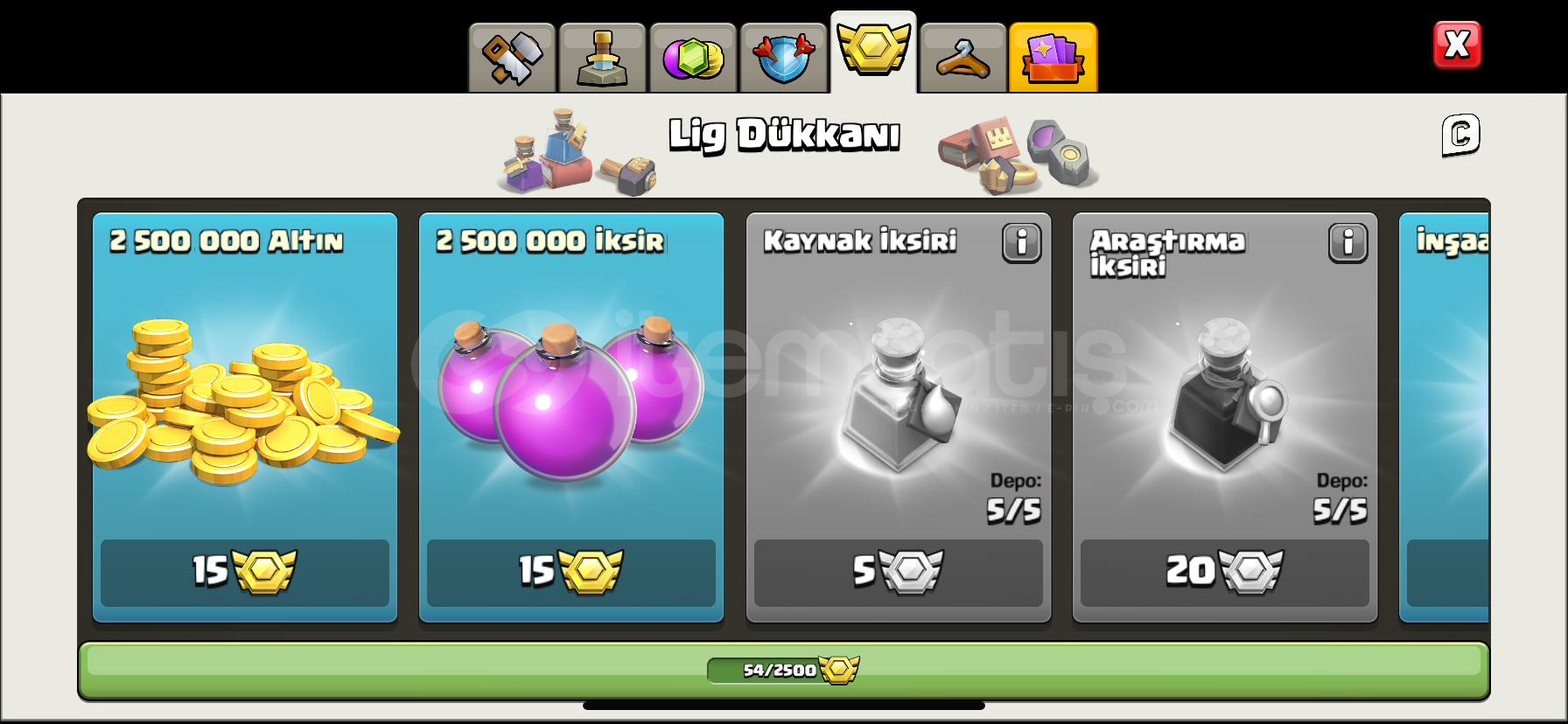Purchase Araştırma İksiri for 20 medals
Image resolution: width=1568 pixels, height=724 pixels.
1224,574
